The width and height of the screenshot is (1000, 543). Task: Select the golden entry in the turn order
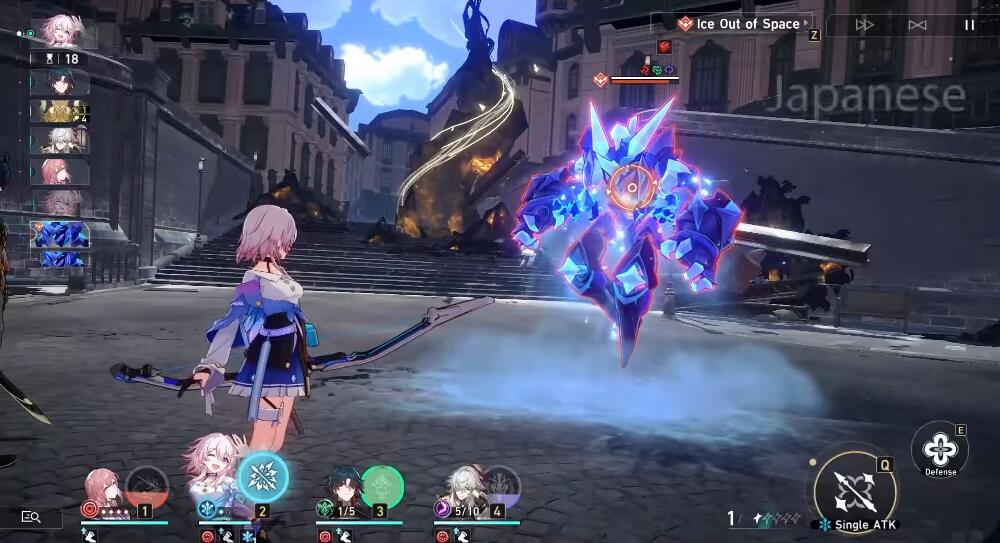point(59,111)
